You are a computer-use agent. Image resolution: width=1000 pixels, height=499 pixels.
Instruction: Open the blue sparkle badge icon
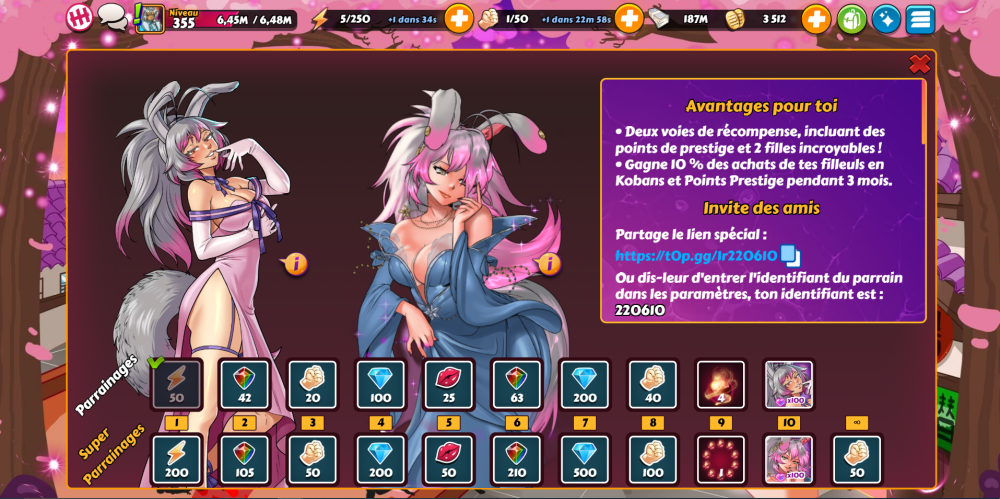tap(886, 18)
